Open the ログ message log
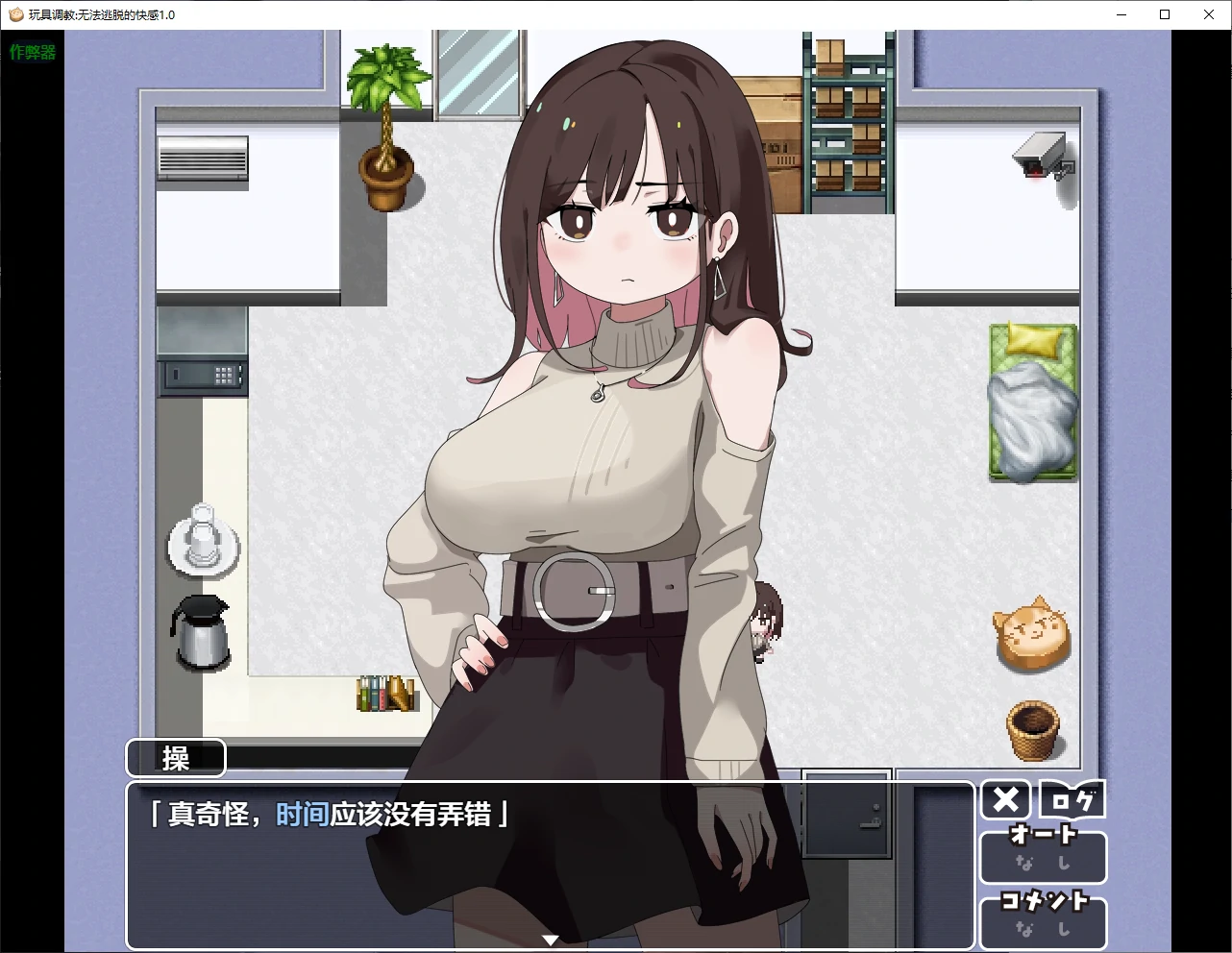This screenshot has height=953, width=1232. (1071, 798)
